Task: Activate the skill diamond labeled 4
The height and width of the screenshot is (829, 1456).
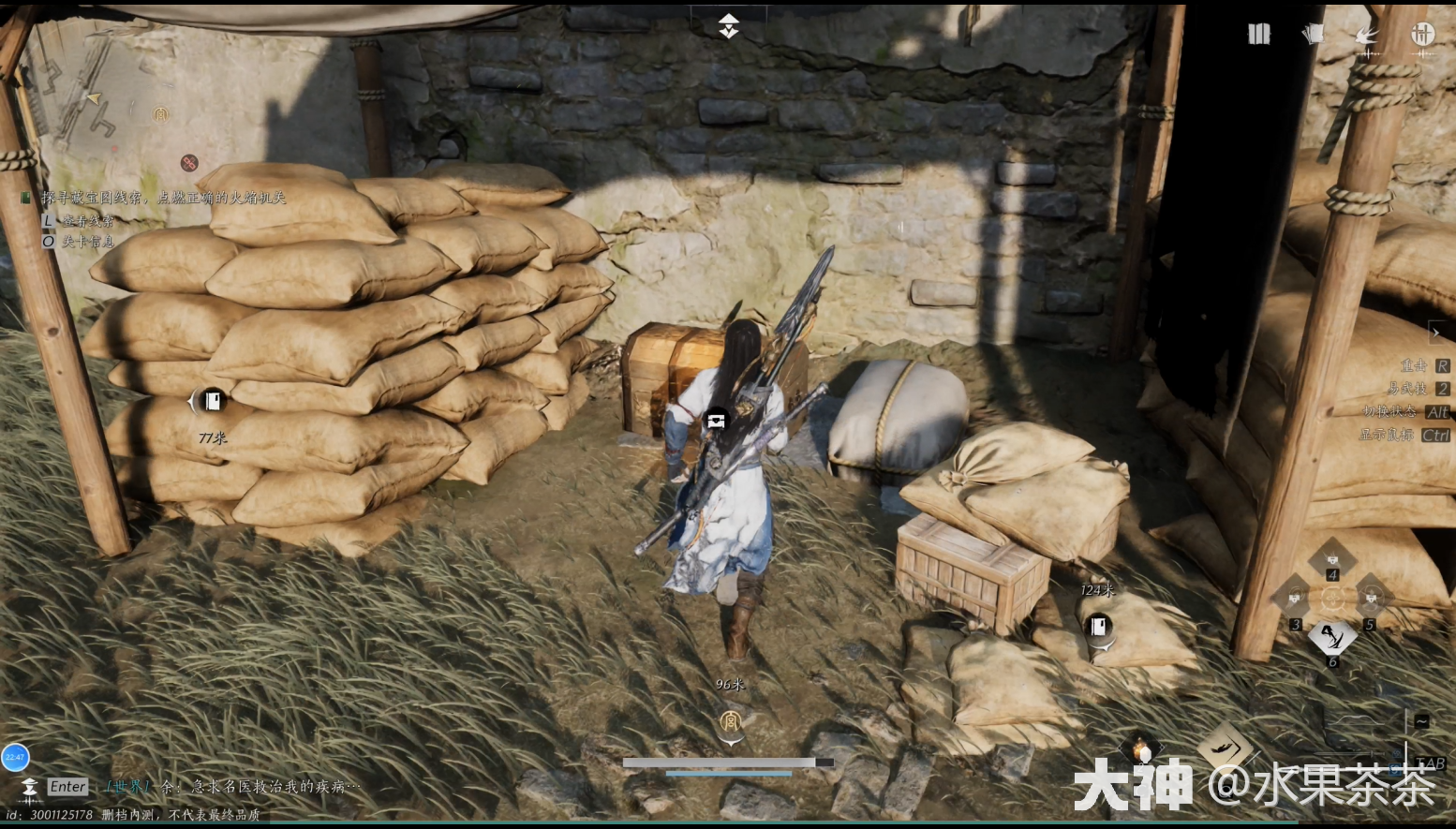Action: point(1331,559)
